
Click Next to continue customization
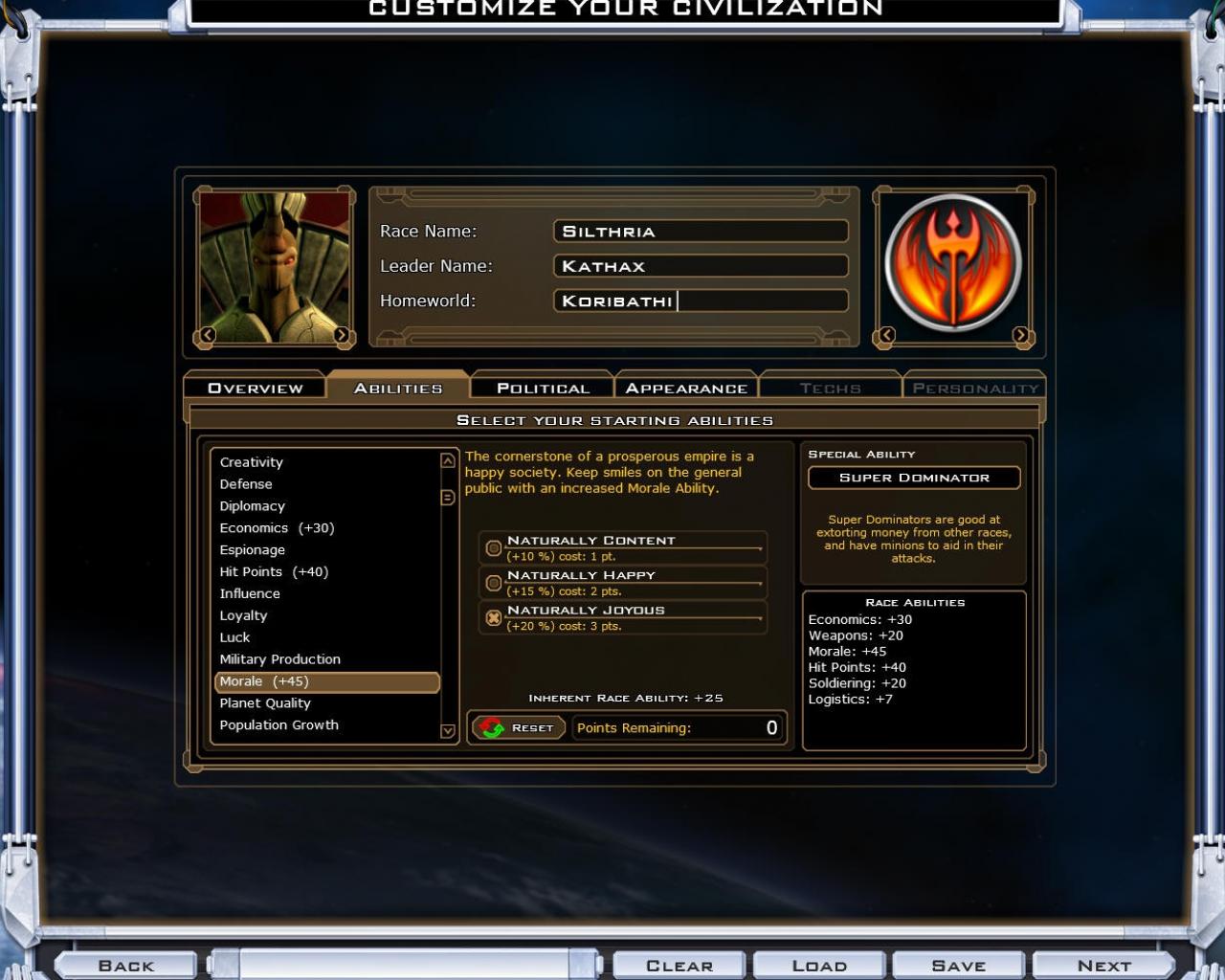pyautogui.click(x=1102, y=966)
